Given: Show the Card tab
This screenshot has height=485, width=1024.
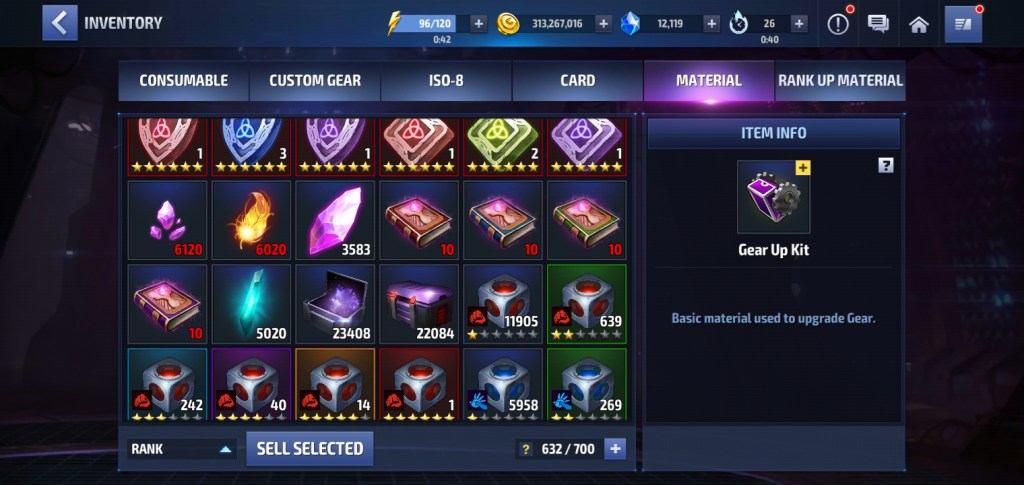Looking at the screenshot, I should click(x=577, y=81).
